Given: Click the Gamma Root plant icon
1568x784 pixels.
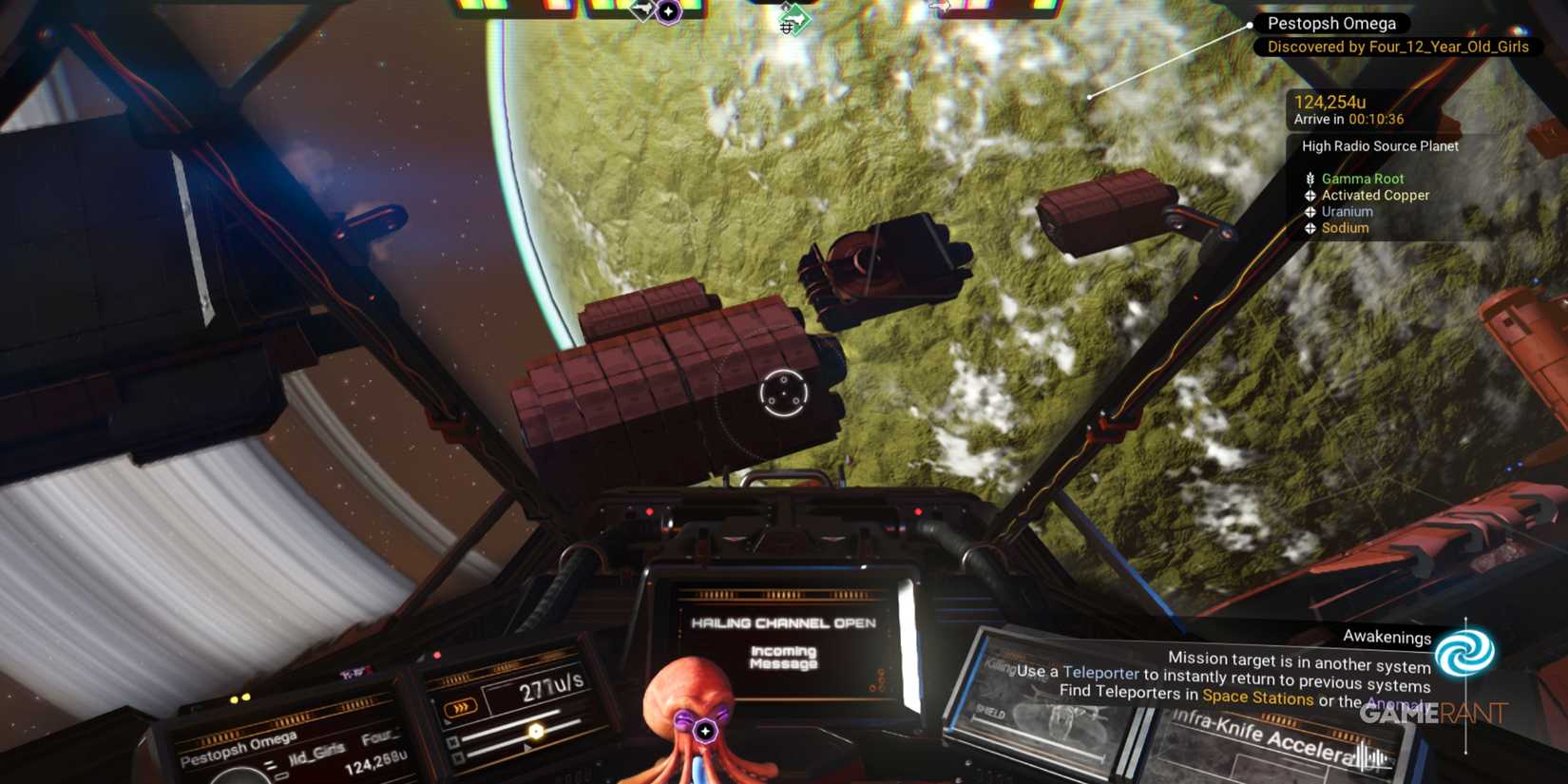Looking at the screenshot, I should 1310,178.
